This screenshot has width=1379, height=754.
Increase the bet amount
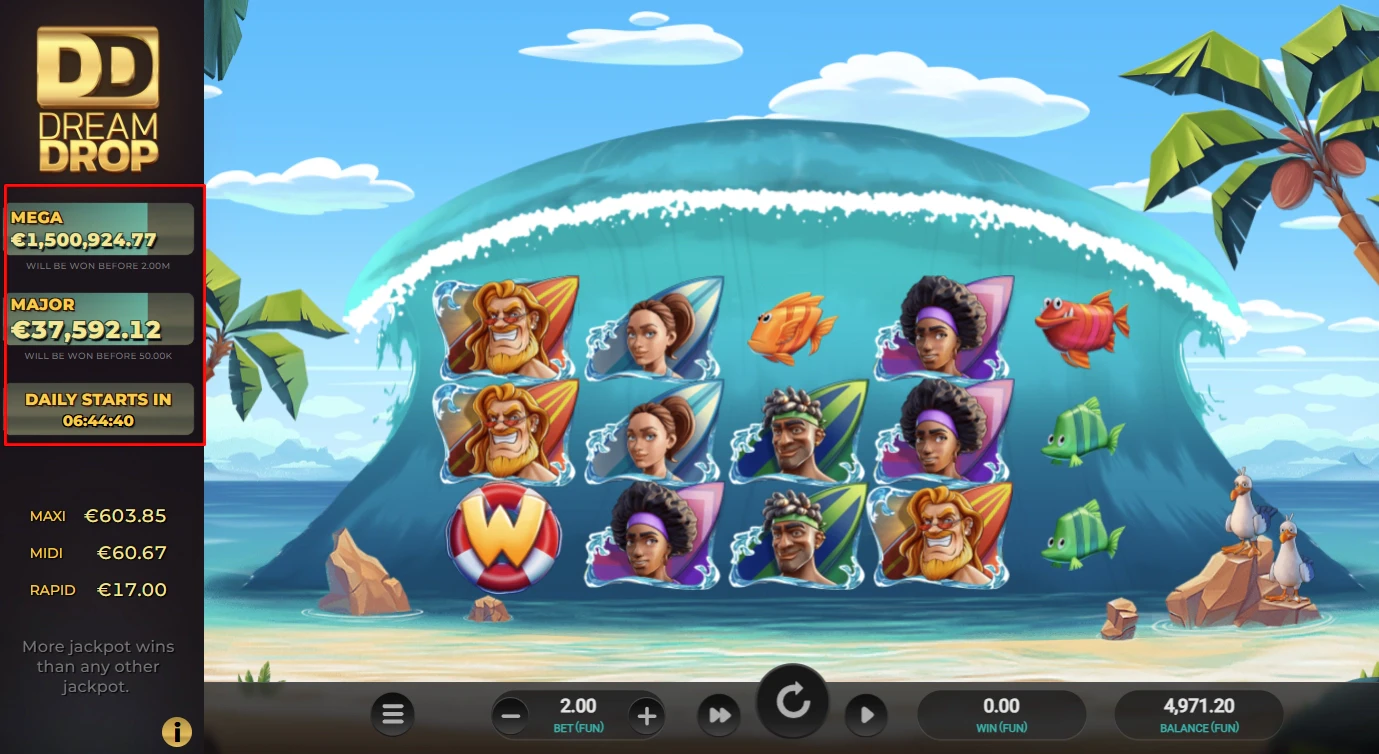(x=646, y=714)
